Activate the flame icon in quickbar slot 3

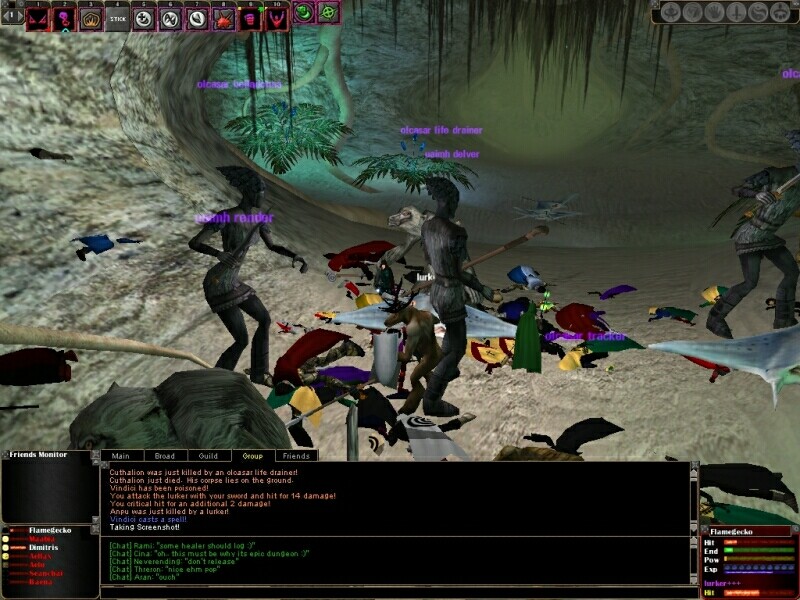(x=91, y=18)
